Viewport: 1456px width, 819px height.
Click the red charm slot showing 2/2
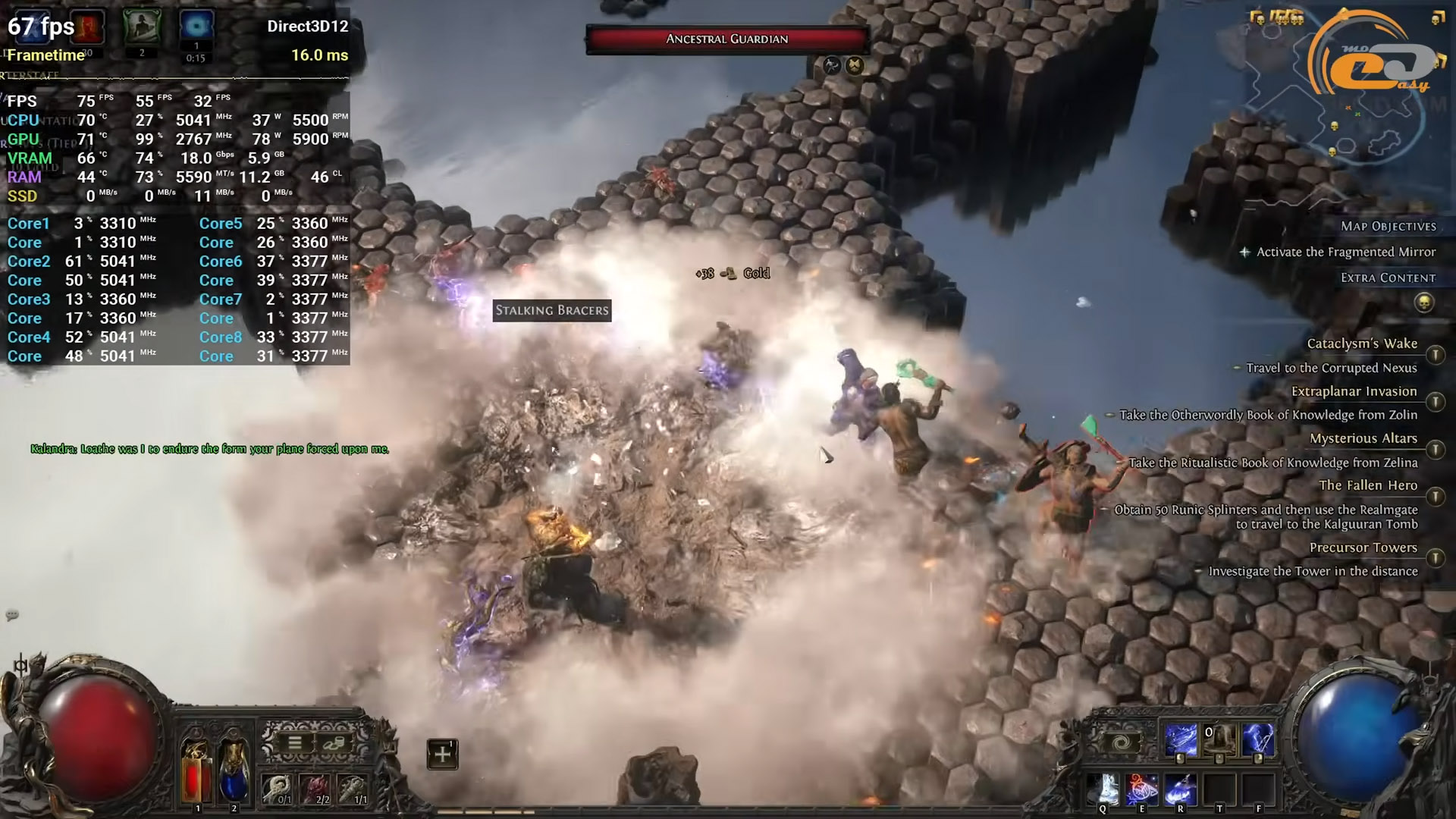click(x=315, y=790)
